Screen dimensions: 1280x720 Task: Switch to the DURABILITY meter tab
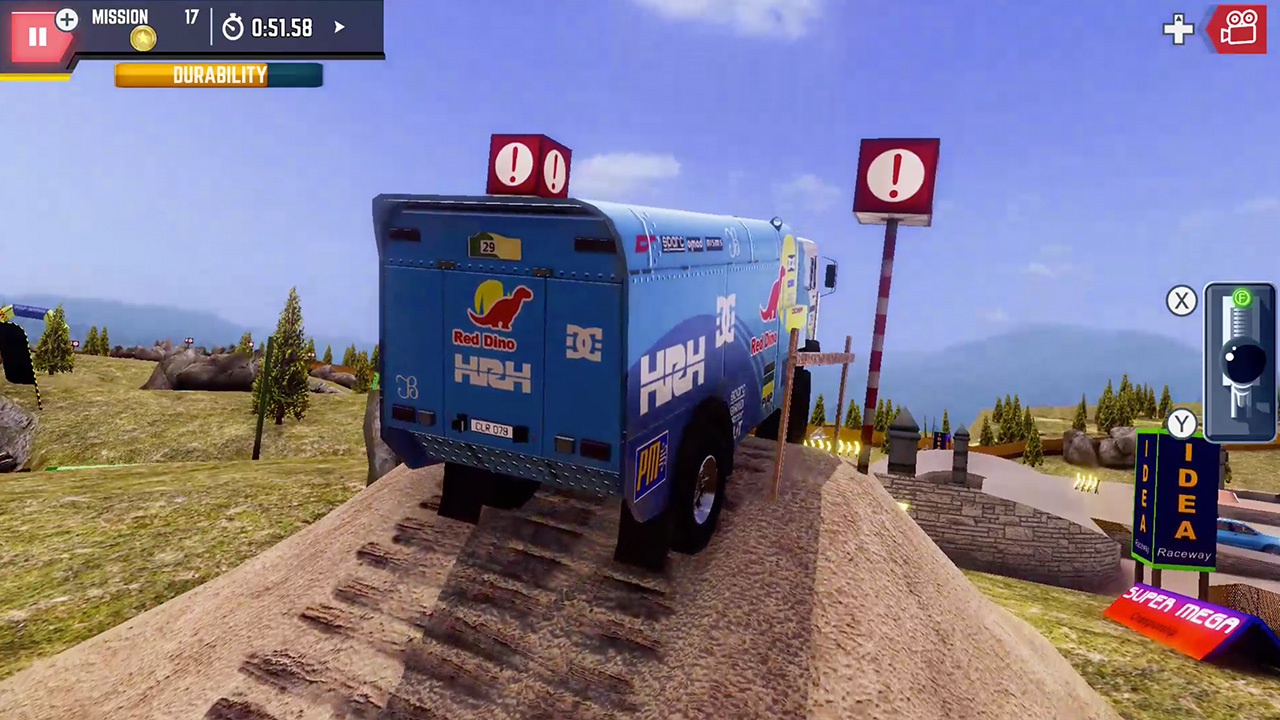coord(219,74)
